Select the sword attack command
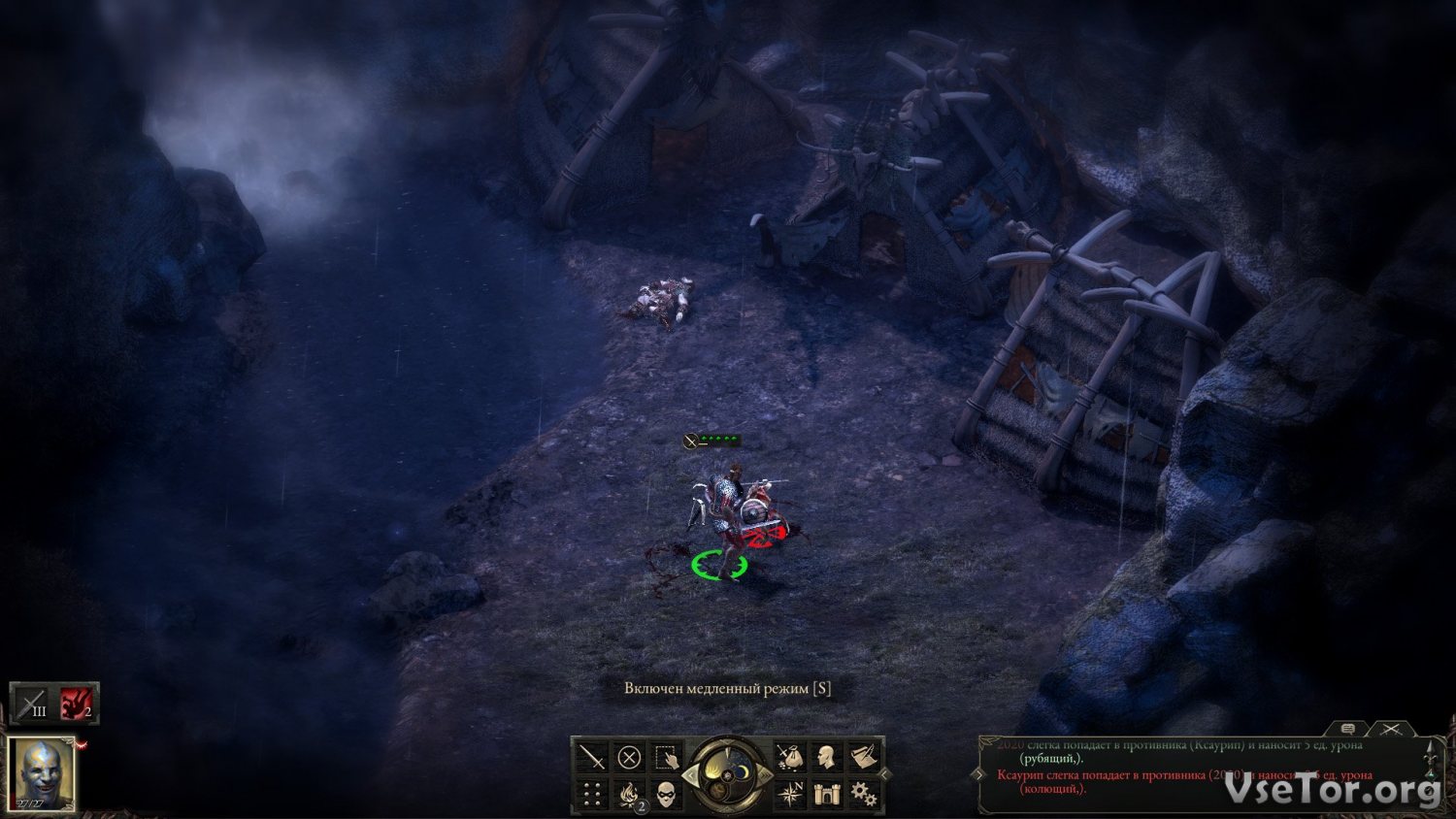This screenshot has height=819, width=1456. pos(591,757)
